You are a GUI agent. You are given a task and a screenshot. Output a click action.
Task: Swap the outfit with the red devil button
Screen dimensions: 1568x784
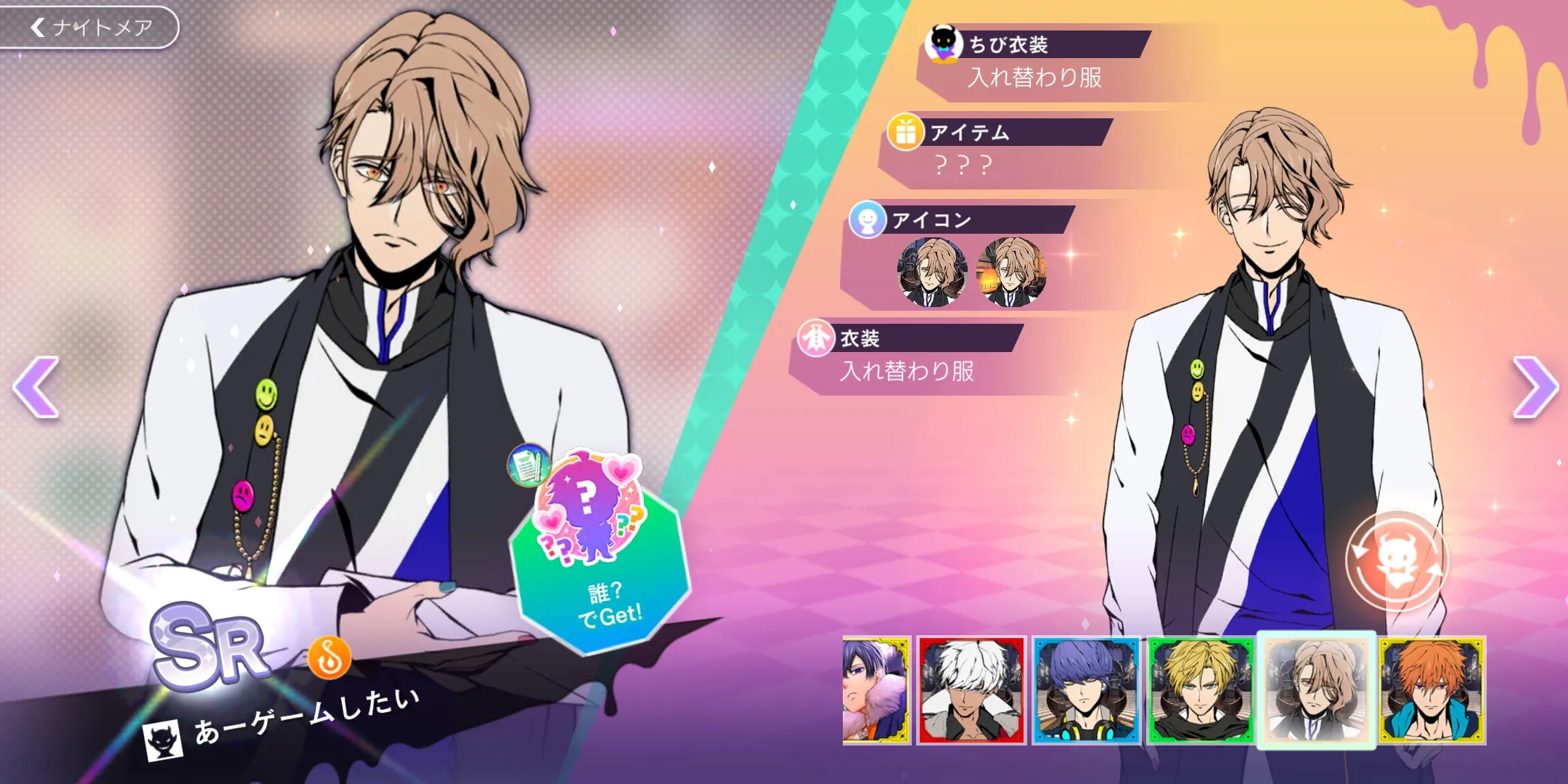coord(1396,560)
